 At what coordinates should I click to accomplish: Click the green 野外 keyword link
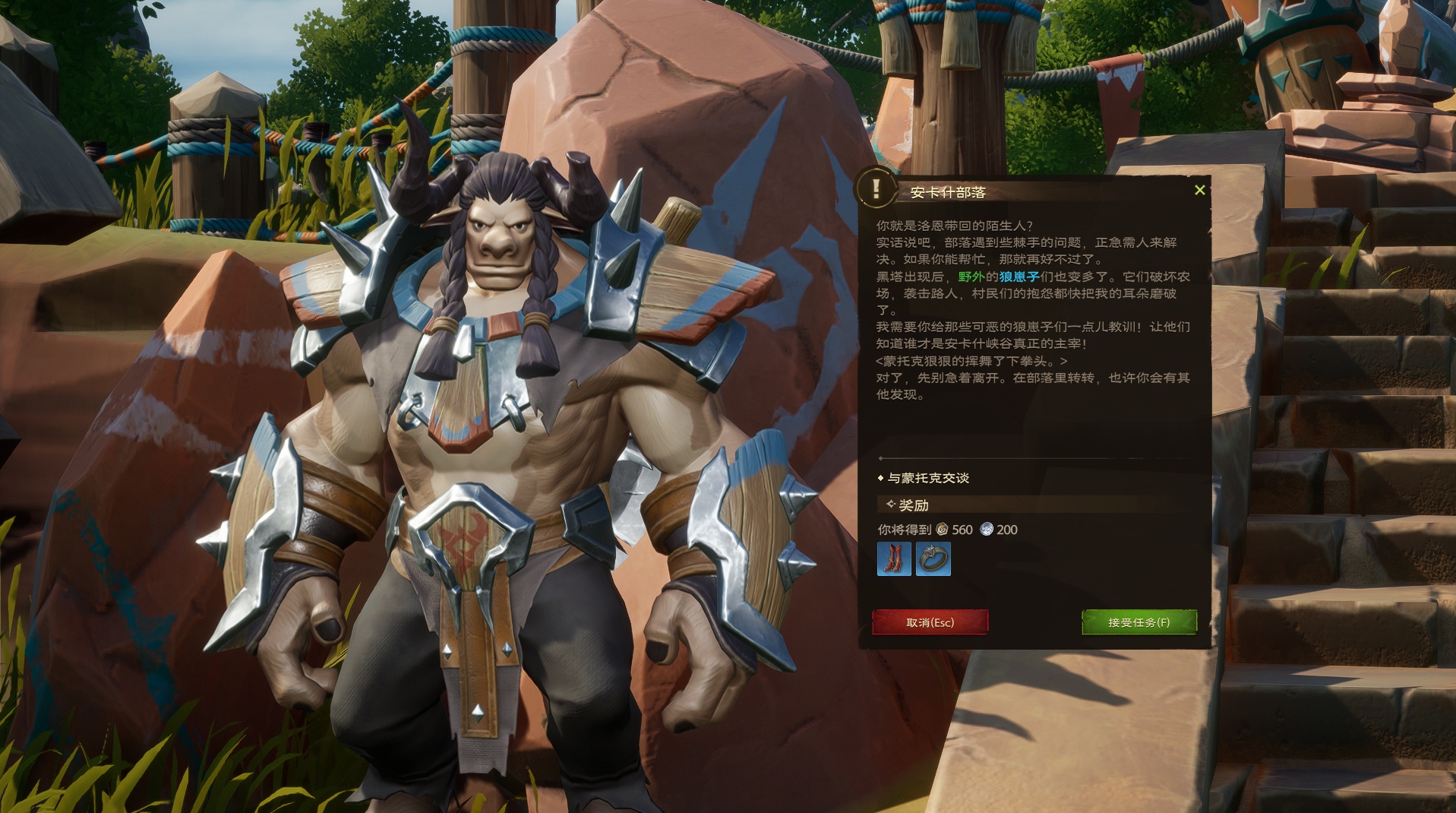point(971,277)
